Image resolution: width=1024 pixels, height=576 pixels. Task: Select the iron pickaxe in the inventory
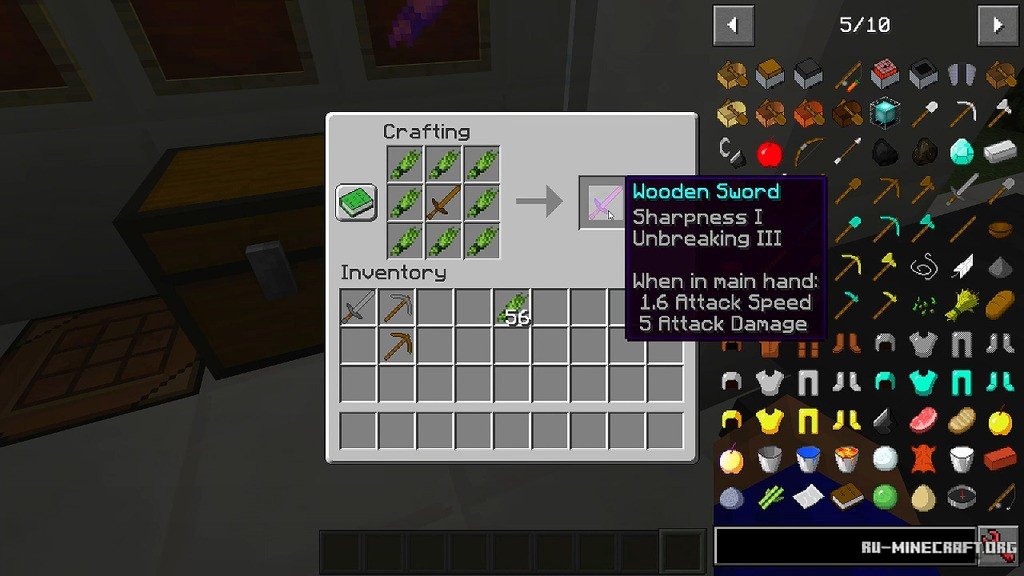point(397,307)
